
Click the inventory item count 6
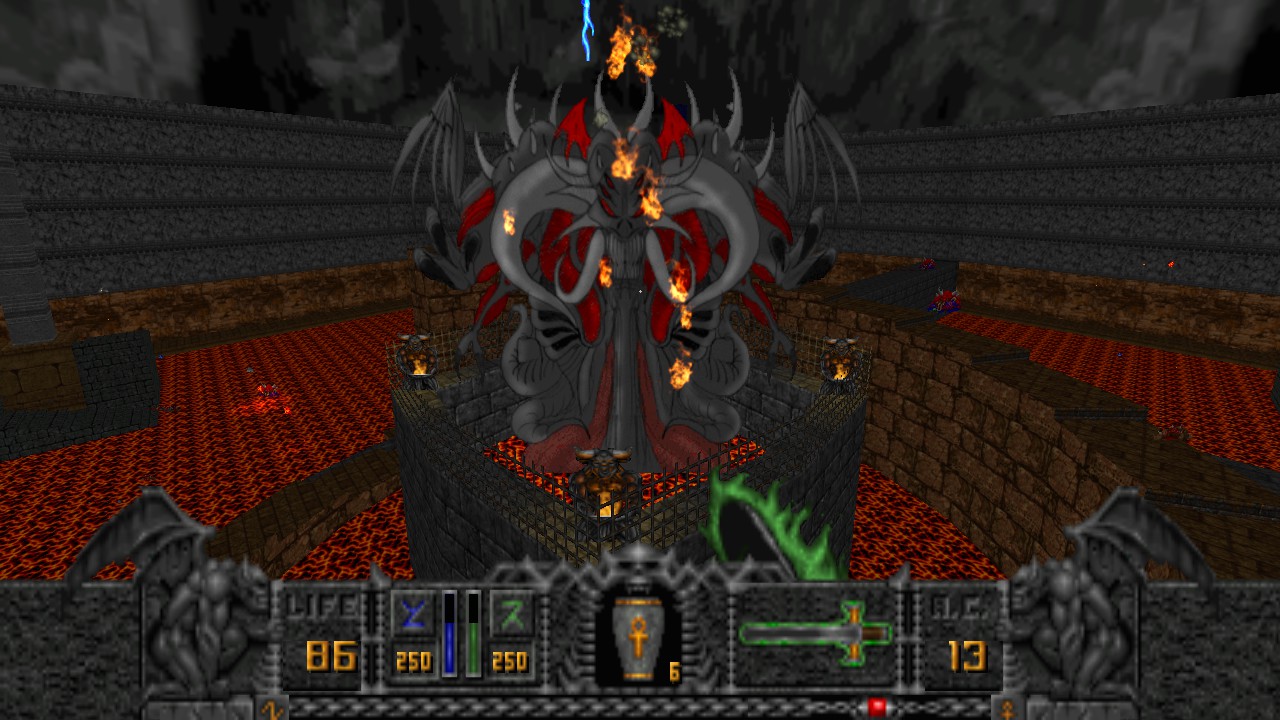[x=674, y=670]
